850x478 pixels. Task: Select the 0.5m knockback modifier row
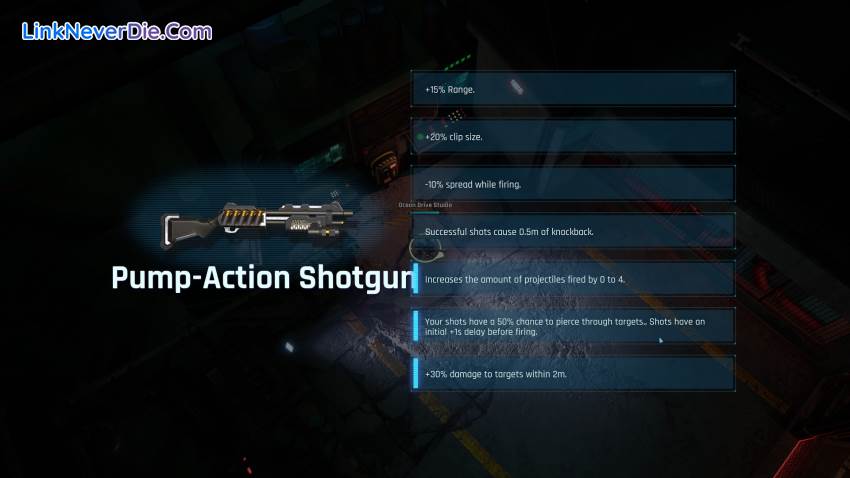573,231
